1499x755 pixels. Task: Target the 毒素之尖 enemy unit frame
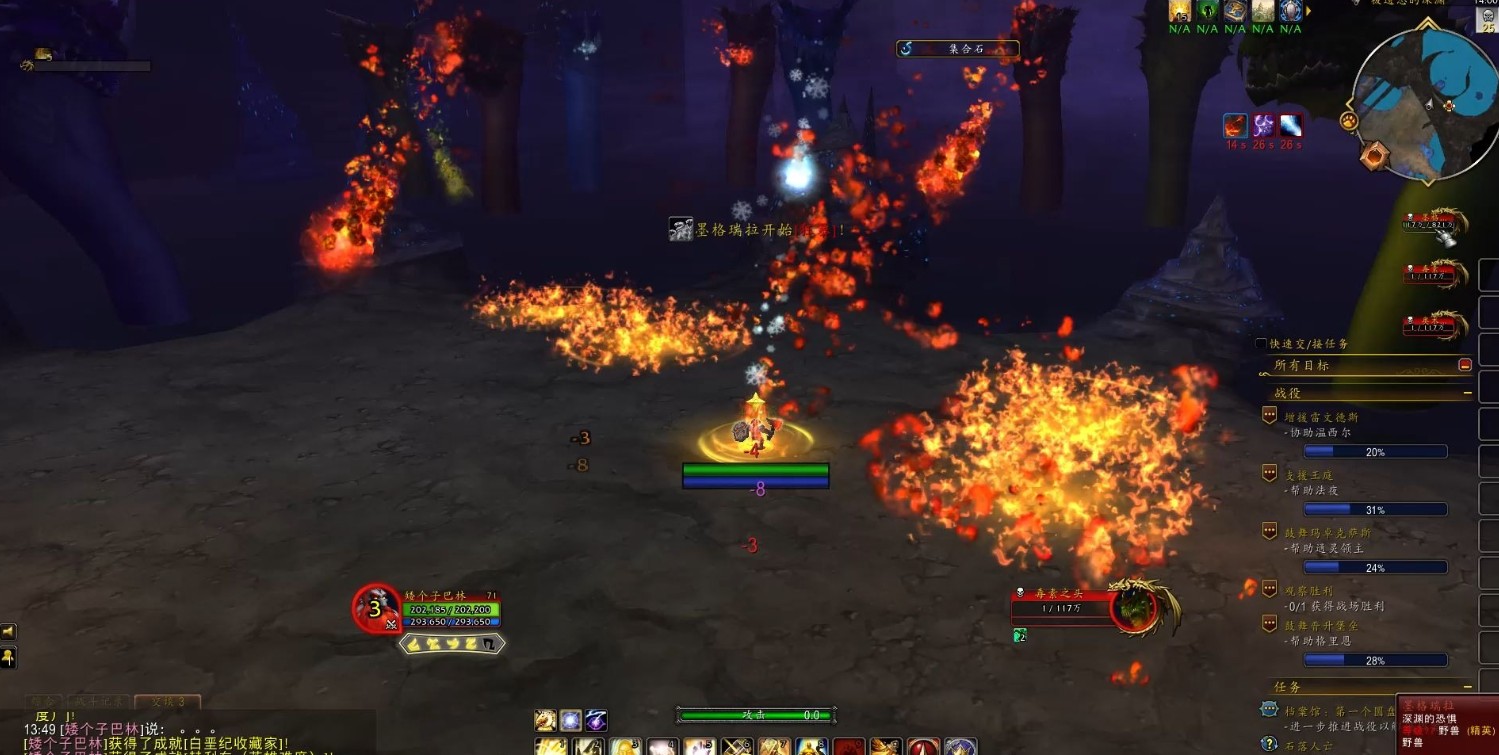tap(1136, 606)
